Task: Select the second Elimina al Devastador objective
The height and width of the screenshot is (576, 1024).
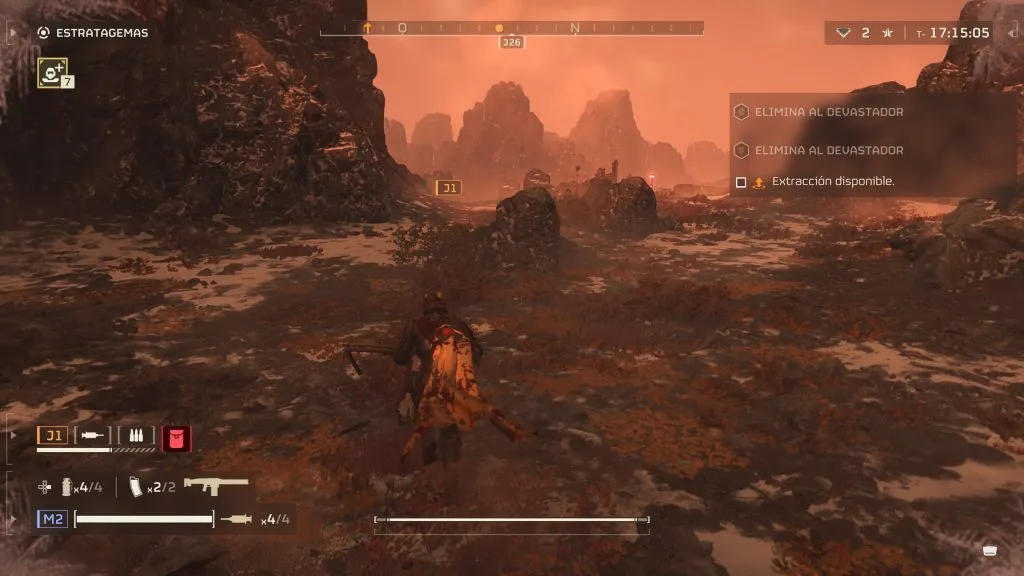Action: 830,150
